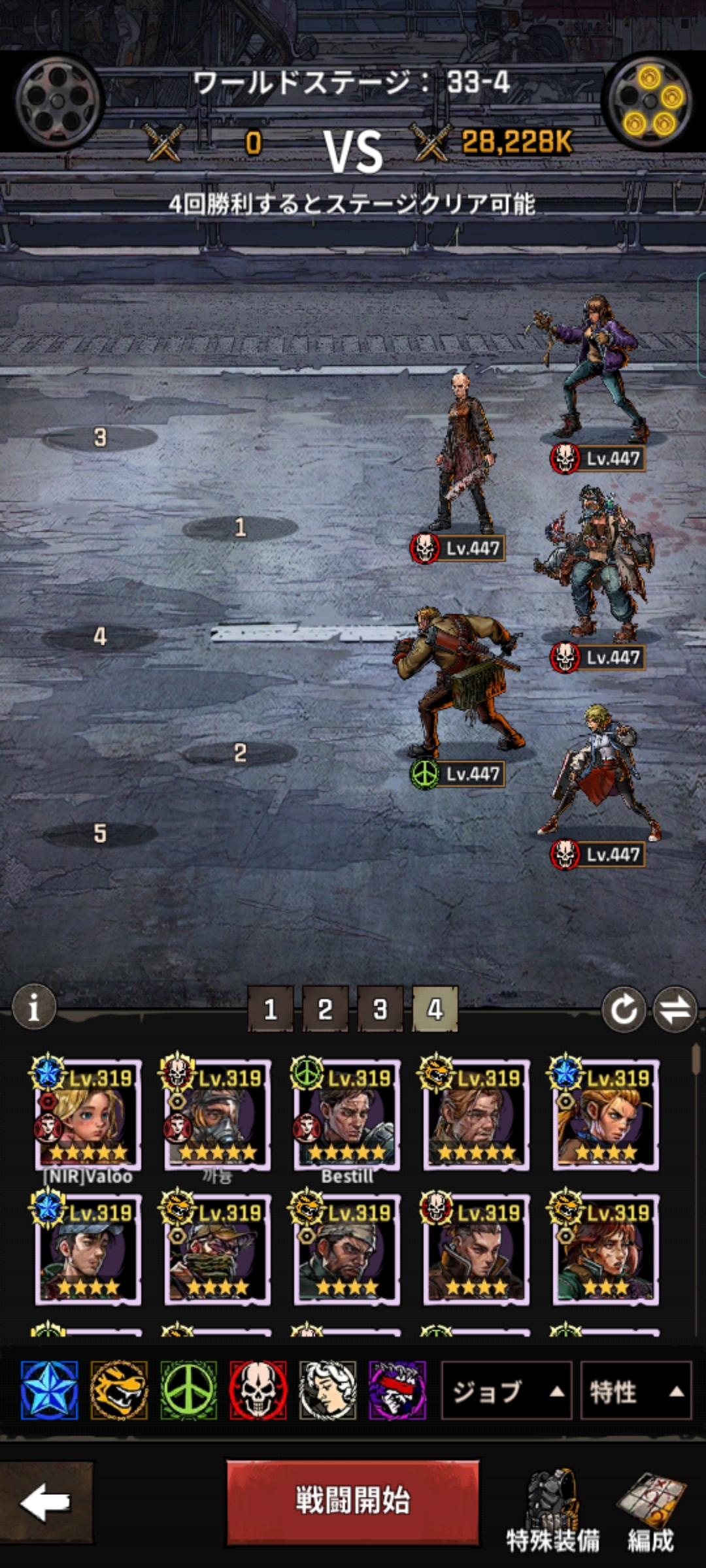706x1568 pixels.
Task: Select the hero card labeled Bestill
Action: click(346, 1114)
